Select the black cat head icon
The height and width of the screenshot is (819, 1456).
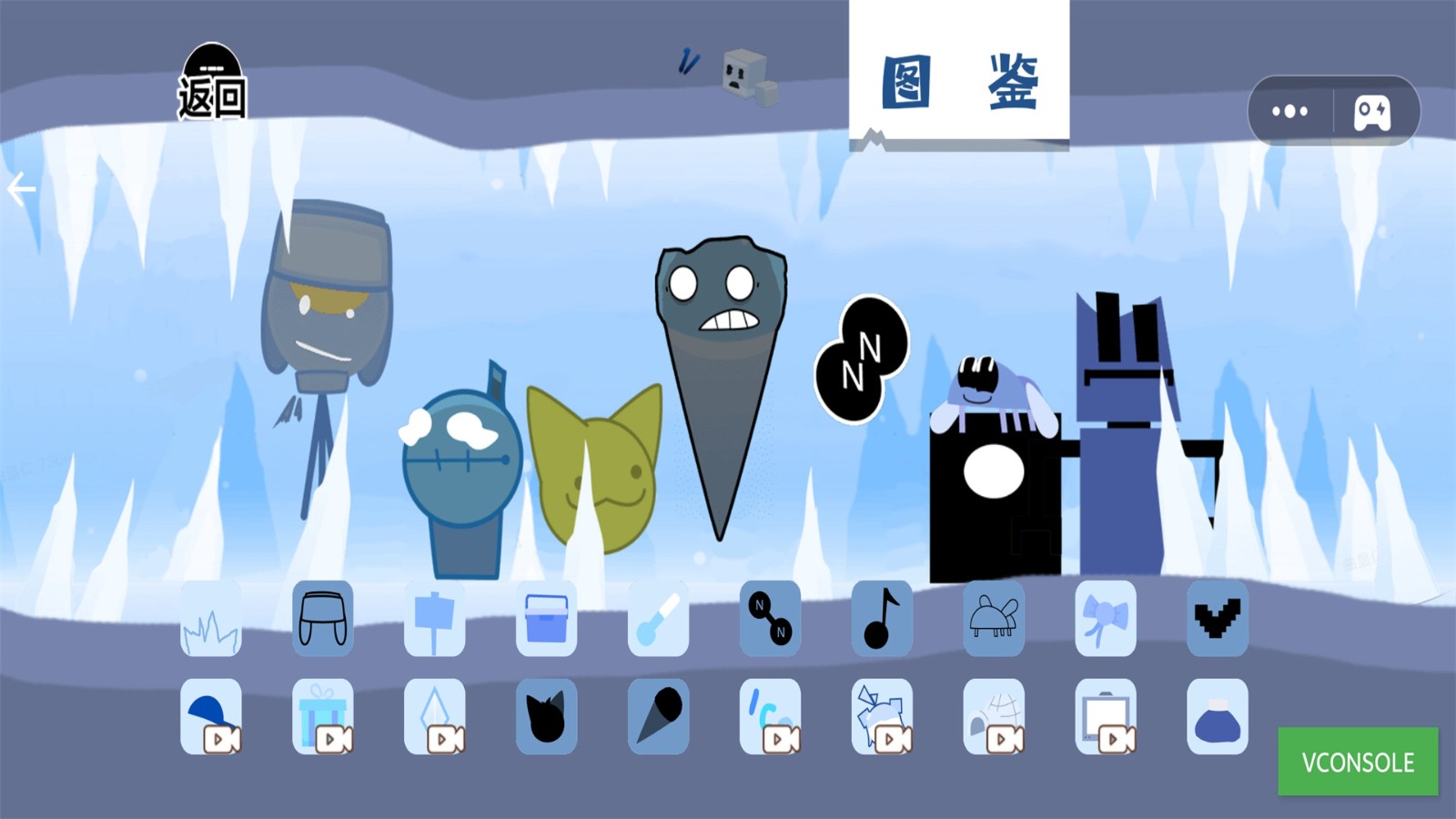546,717
